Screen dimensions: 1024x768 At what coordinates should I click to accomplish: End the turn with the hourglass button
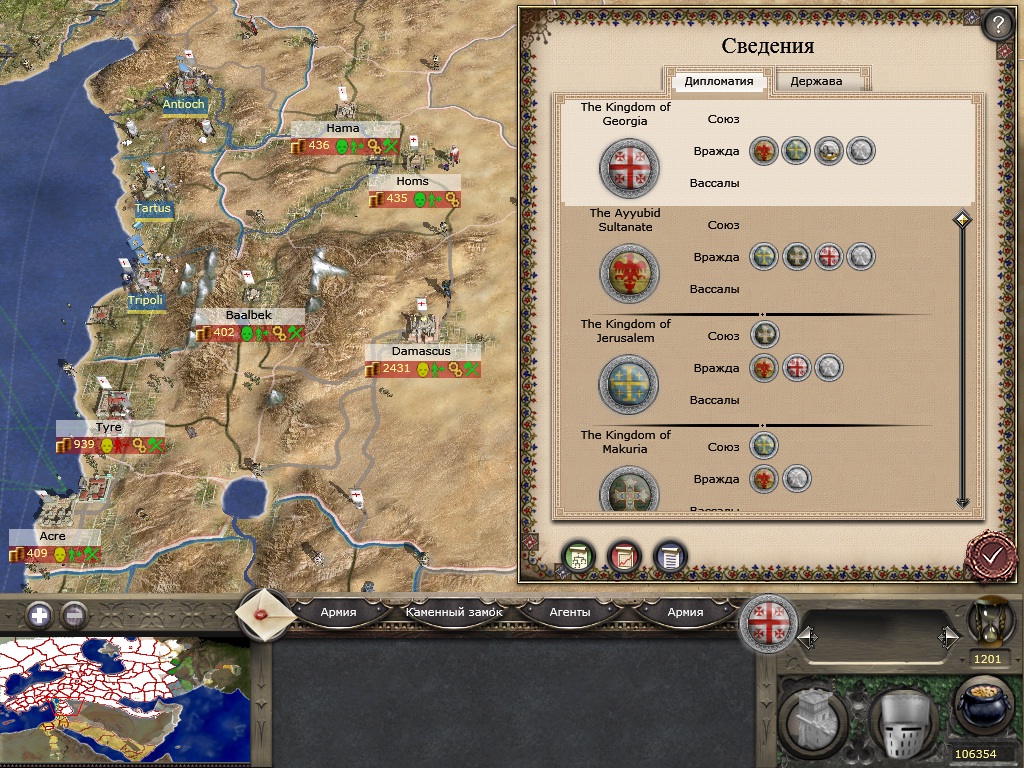pyautogui.click(x=985, y=623)
